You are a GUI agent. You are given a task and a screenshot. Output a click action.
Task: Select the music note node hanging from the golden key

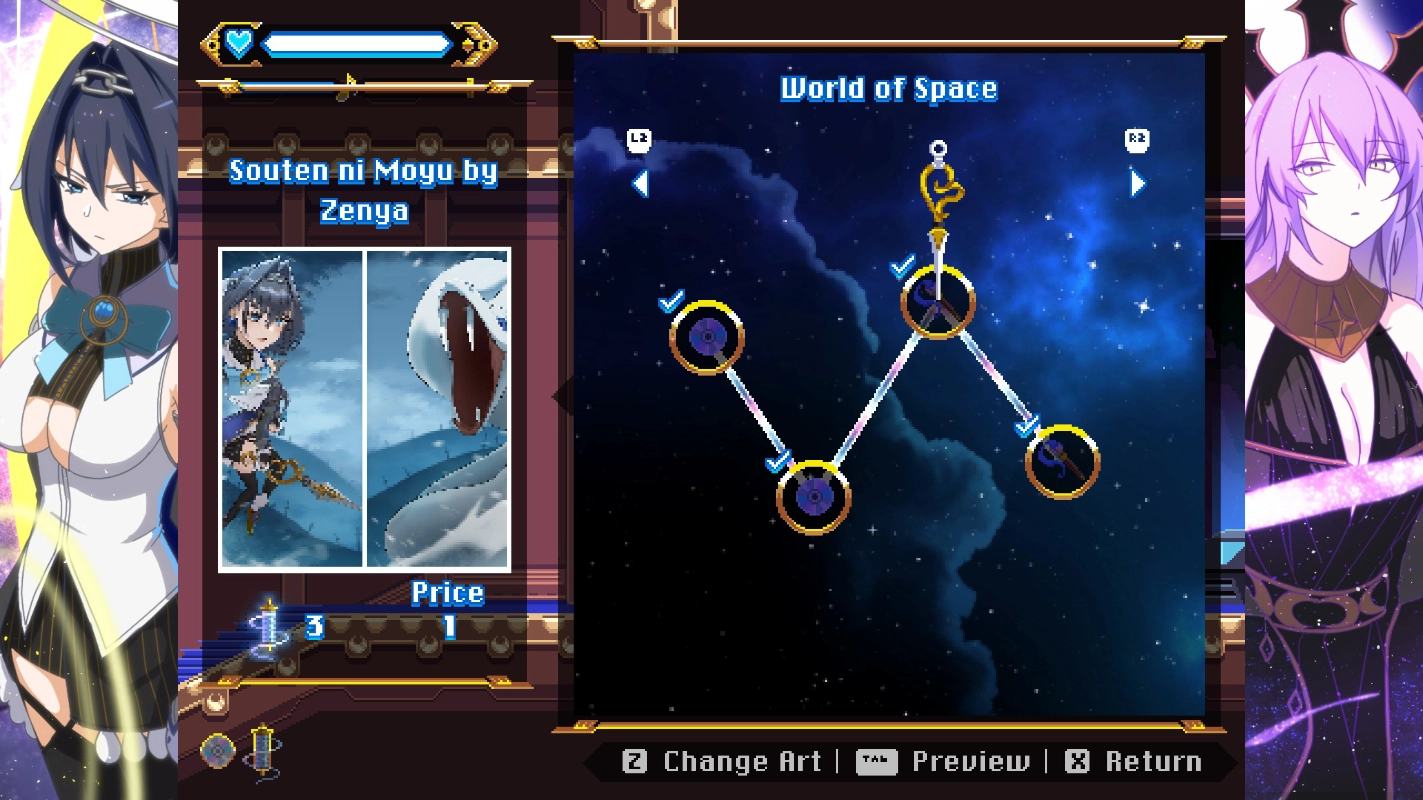[937, 301]
